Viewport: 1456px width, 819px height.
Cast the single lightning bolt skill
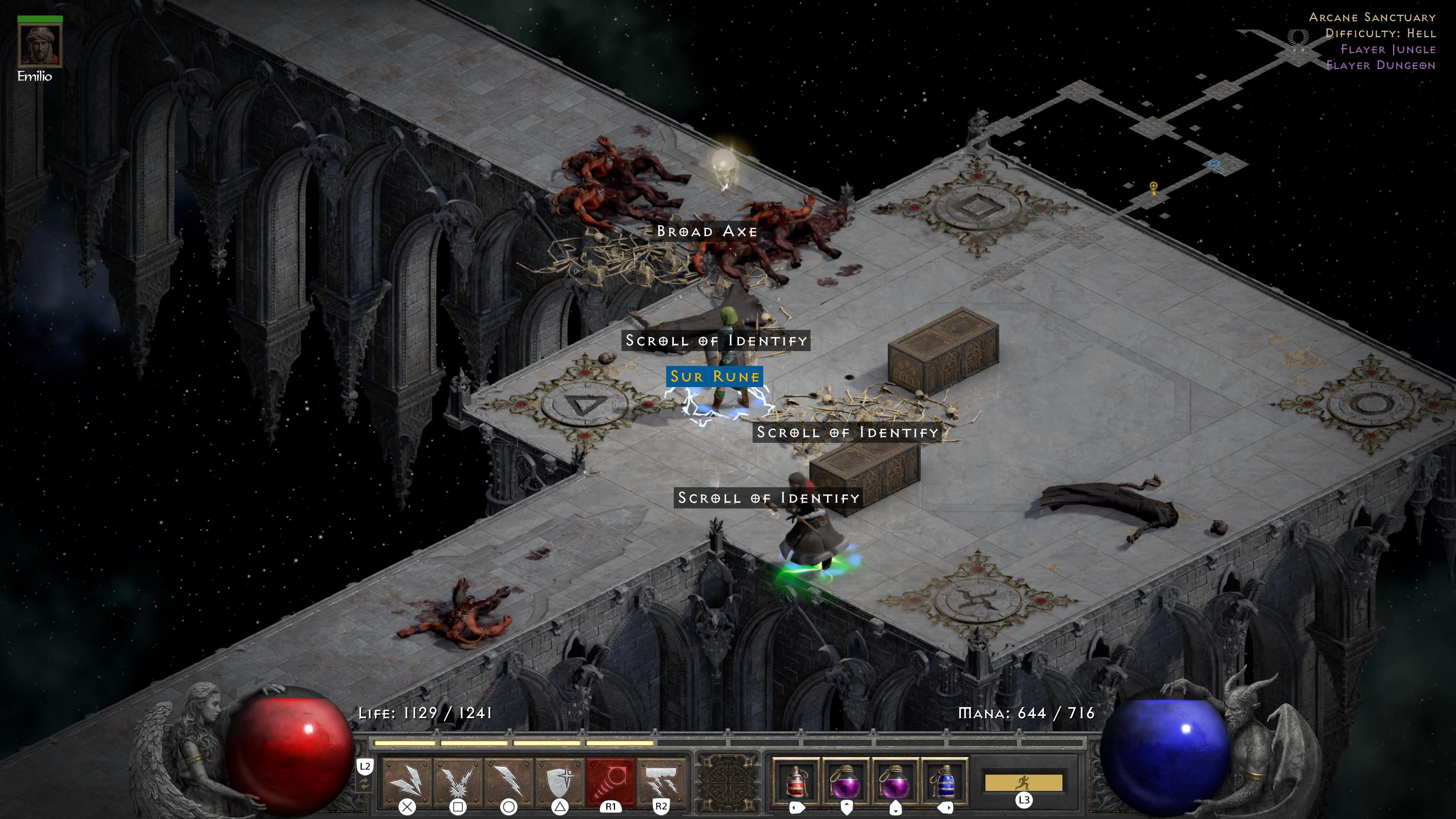pyautogui.click(x=509, y=780)
